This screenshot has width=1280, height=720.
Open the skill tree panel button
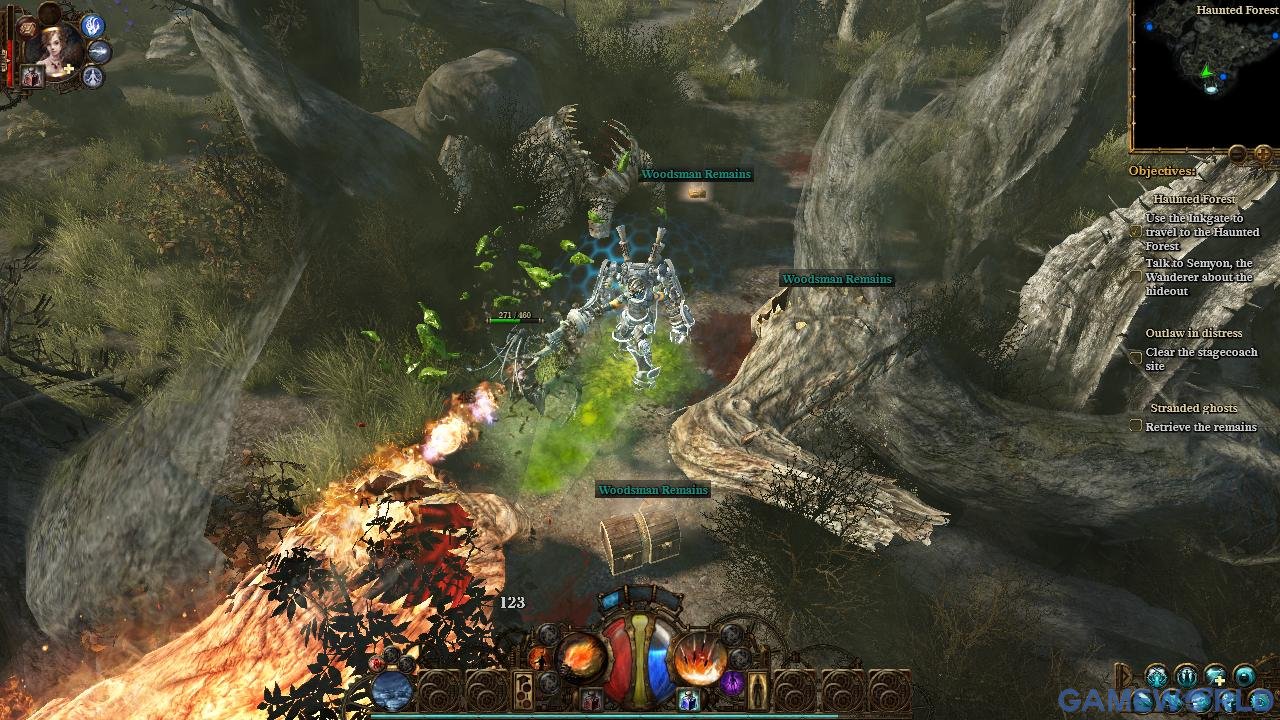tap(523, 690)
